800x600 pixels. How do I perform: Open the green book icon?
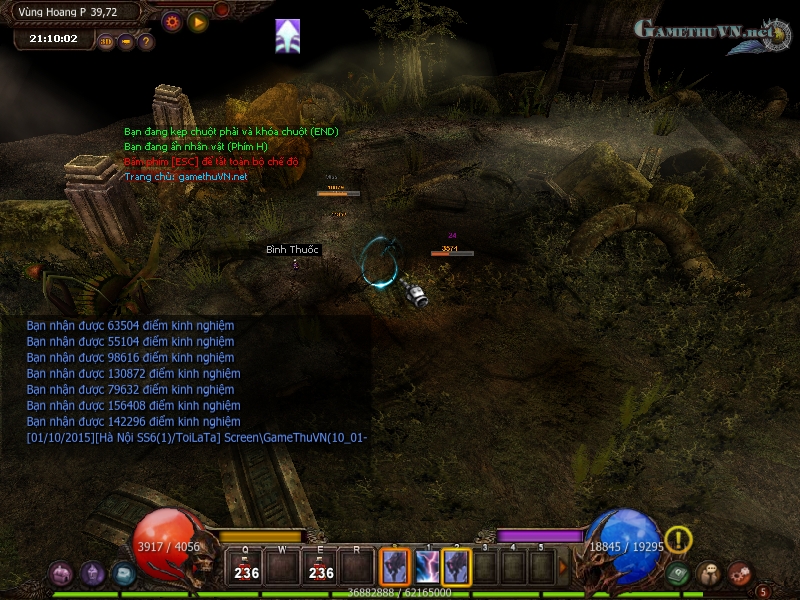(x=679, y=574)
